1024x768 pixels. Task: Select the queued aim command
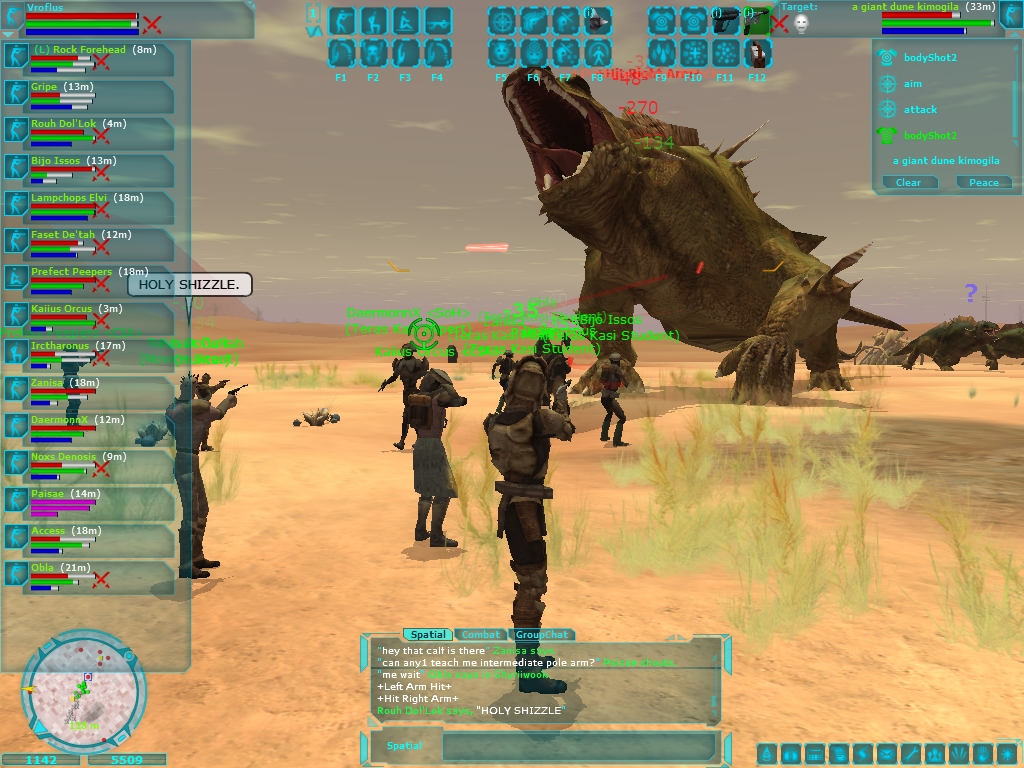coord(912,84)
